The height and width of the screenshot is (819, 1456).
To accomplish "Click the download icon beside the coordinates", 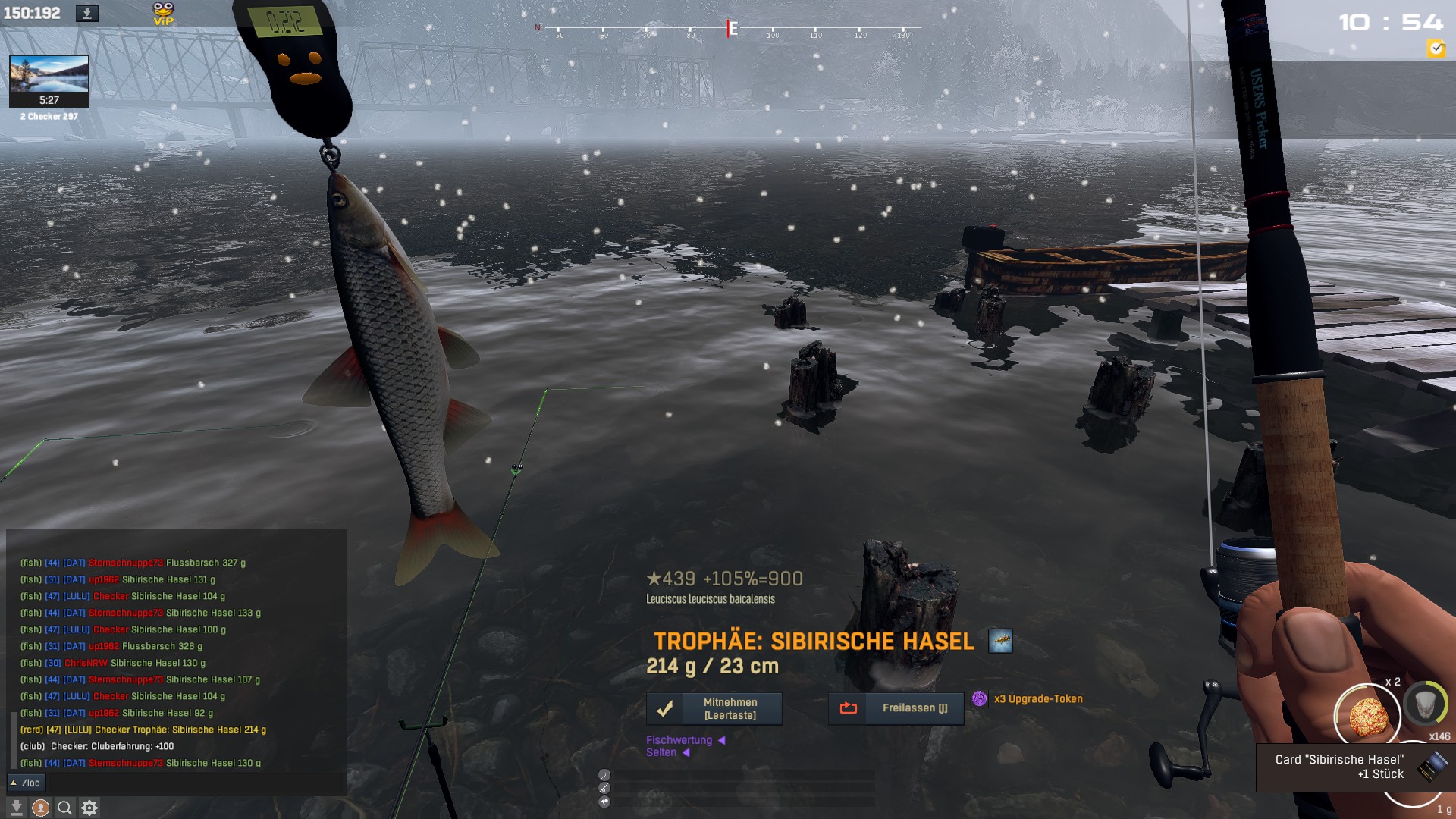I will (87, 14).
